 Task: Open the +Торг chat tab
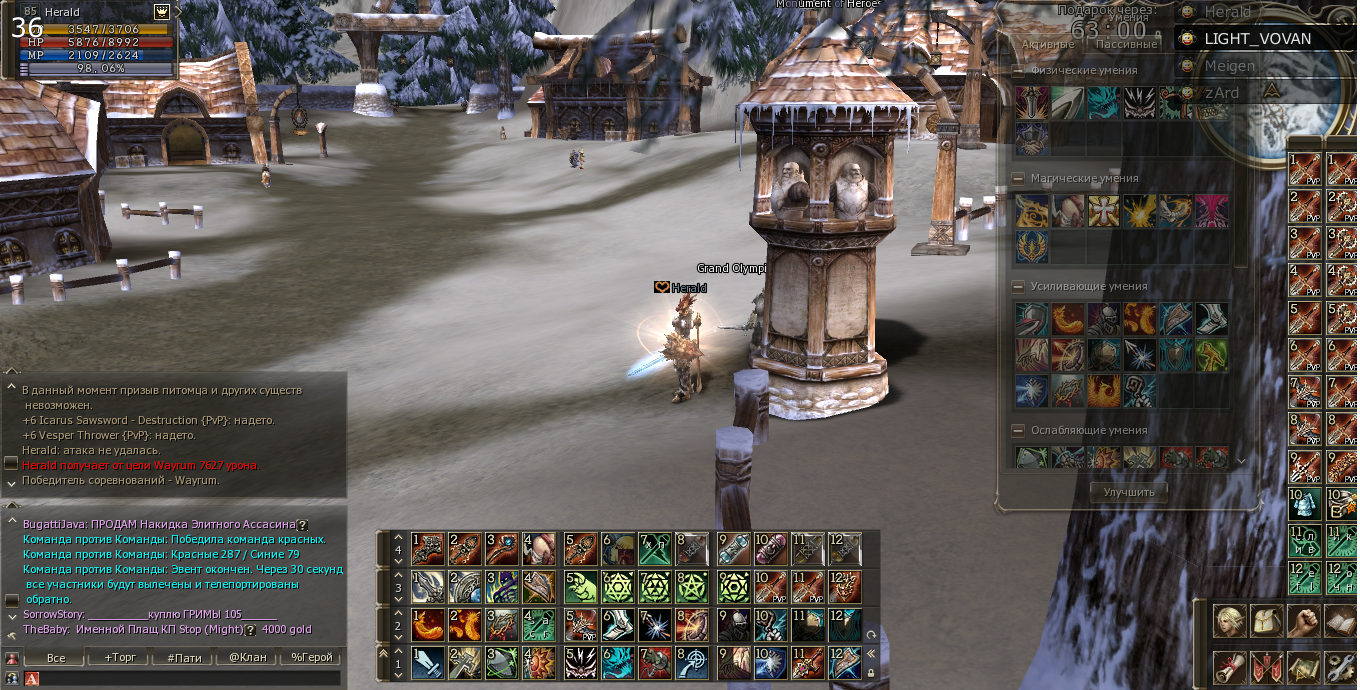click(x=121, y=657)
